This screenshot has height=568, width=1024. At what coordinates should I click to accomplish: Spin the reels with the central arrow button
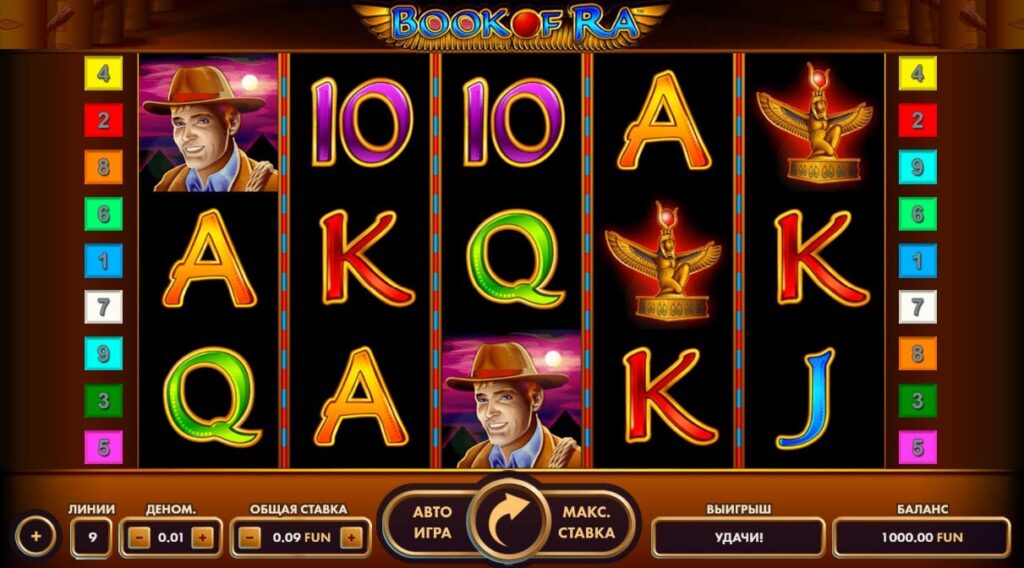[511, 521]
